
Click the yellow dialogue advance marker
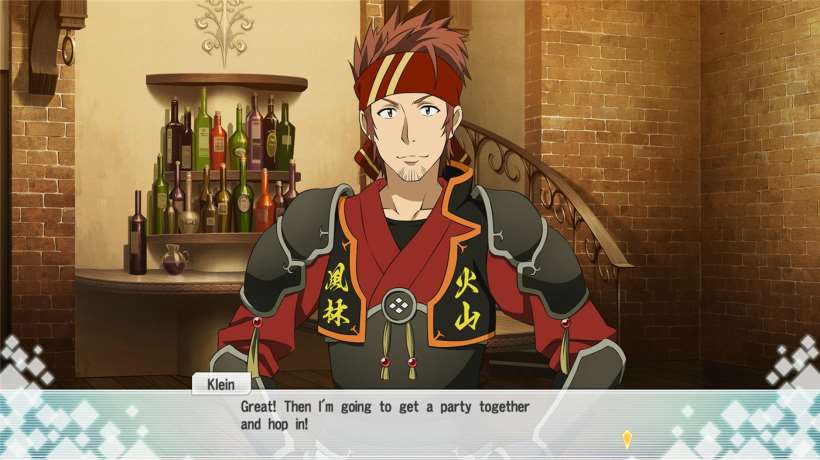627,438
